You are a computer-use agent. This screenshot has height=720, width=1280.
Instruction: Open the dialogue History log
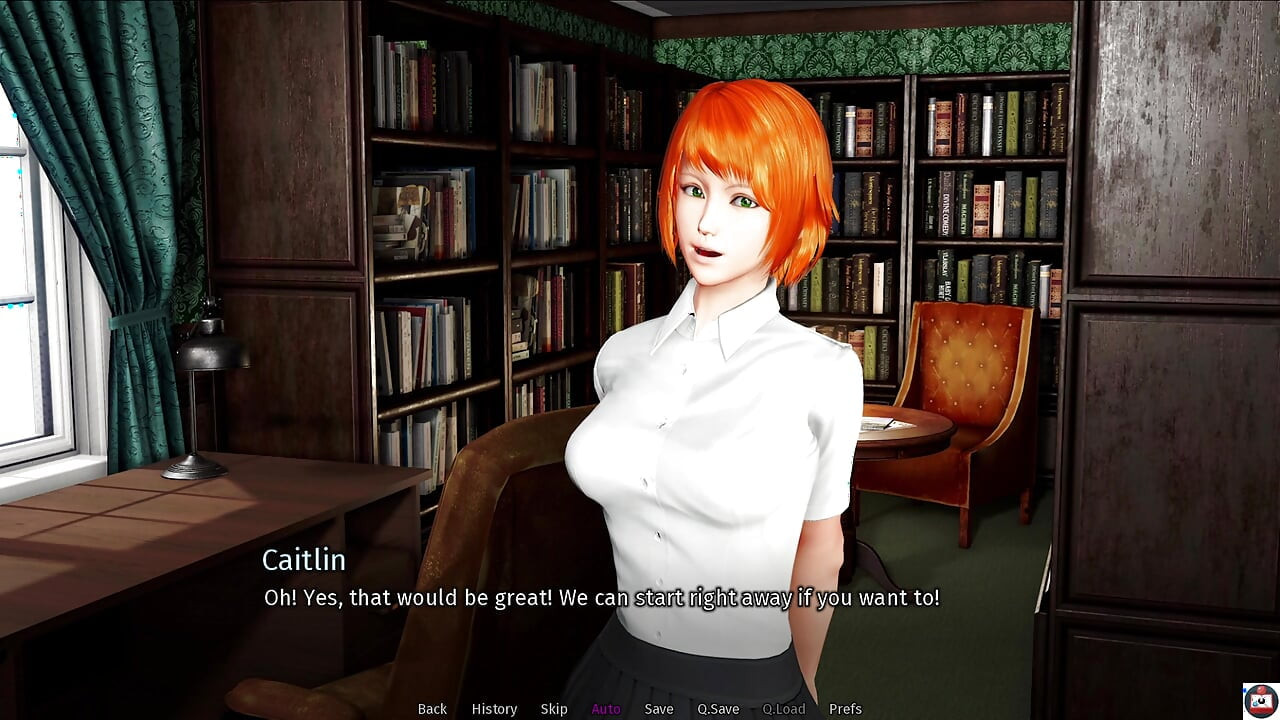pos(494,709)
